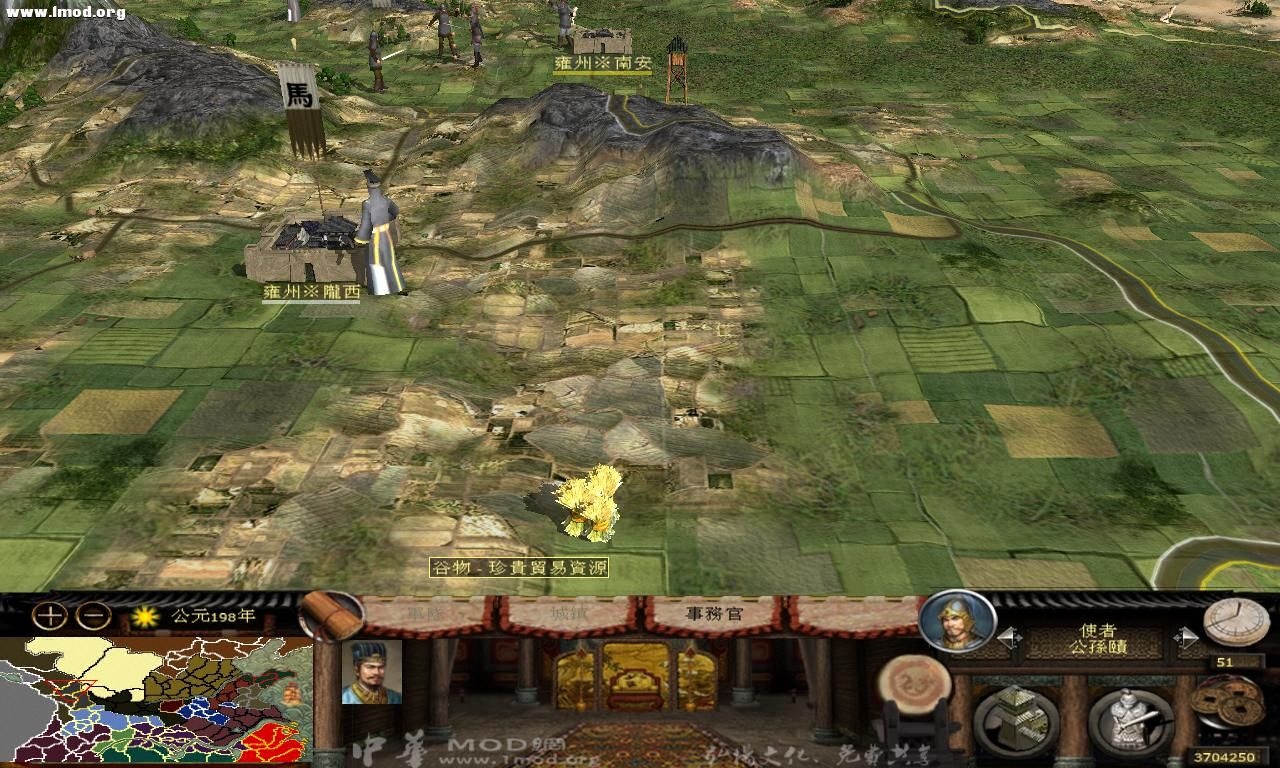Click the zoom-out minus icon above the minimap
Viewport: 1280px width, 768px height.
(92, 616)
